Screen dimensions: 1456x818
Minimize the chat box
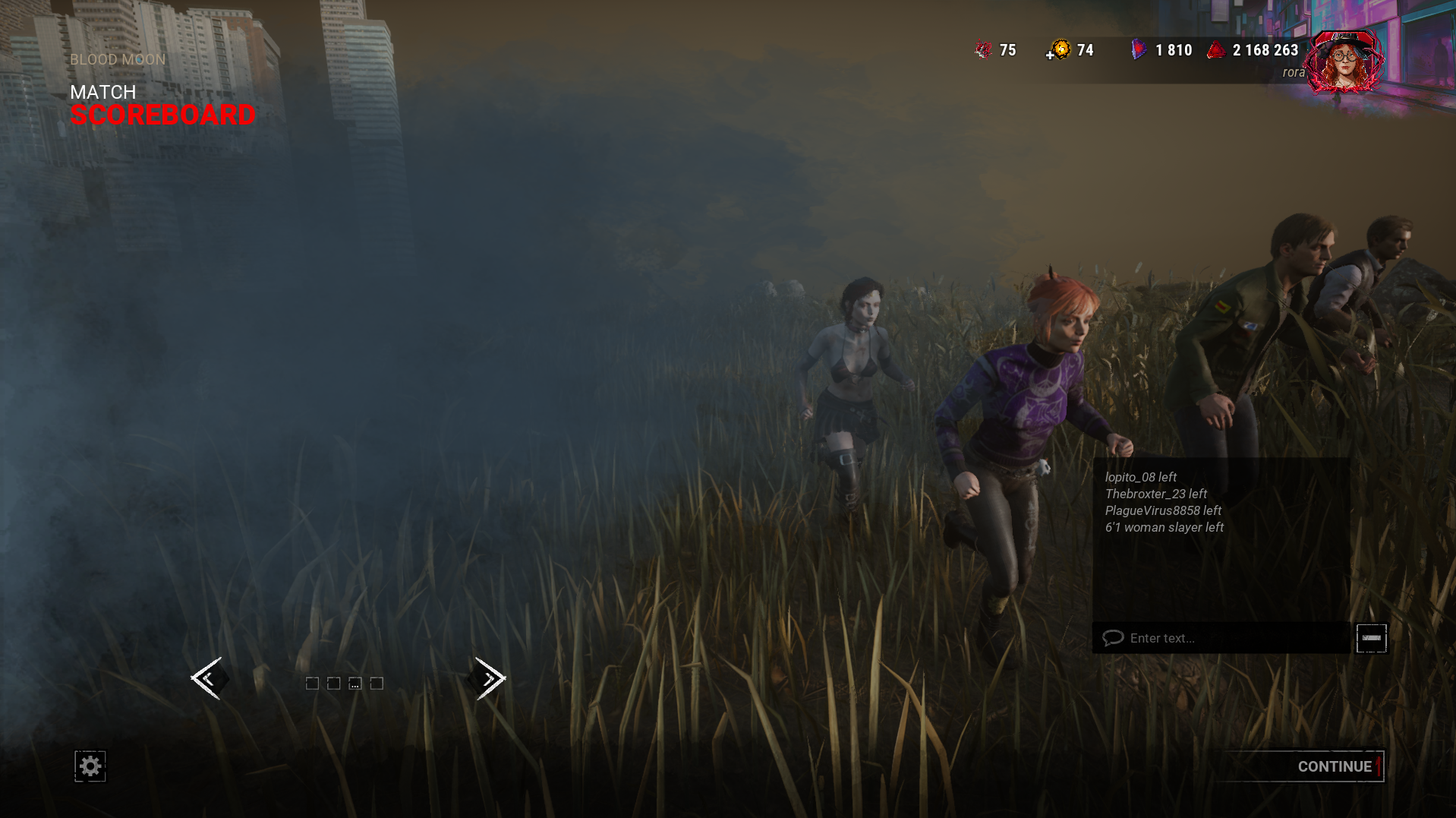[x=1371, y=638]
